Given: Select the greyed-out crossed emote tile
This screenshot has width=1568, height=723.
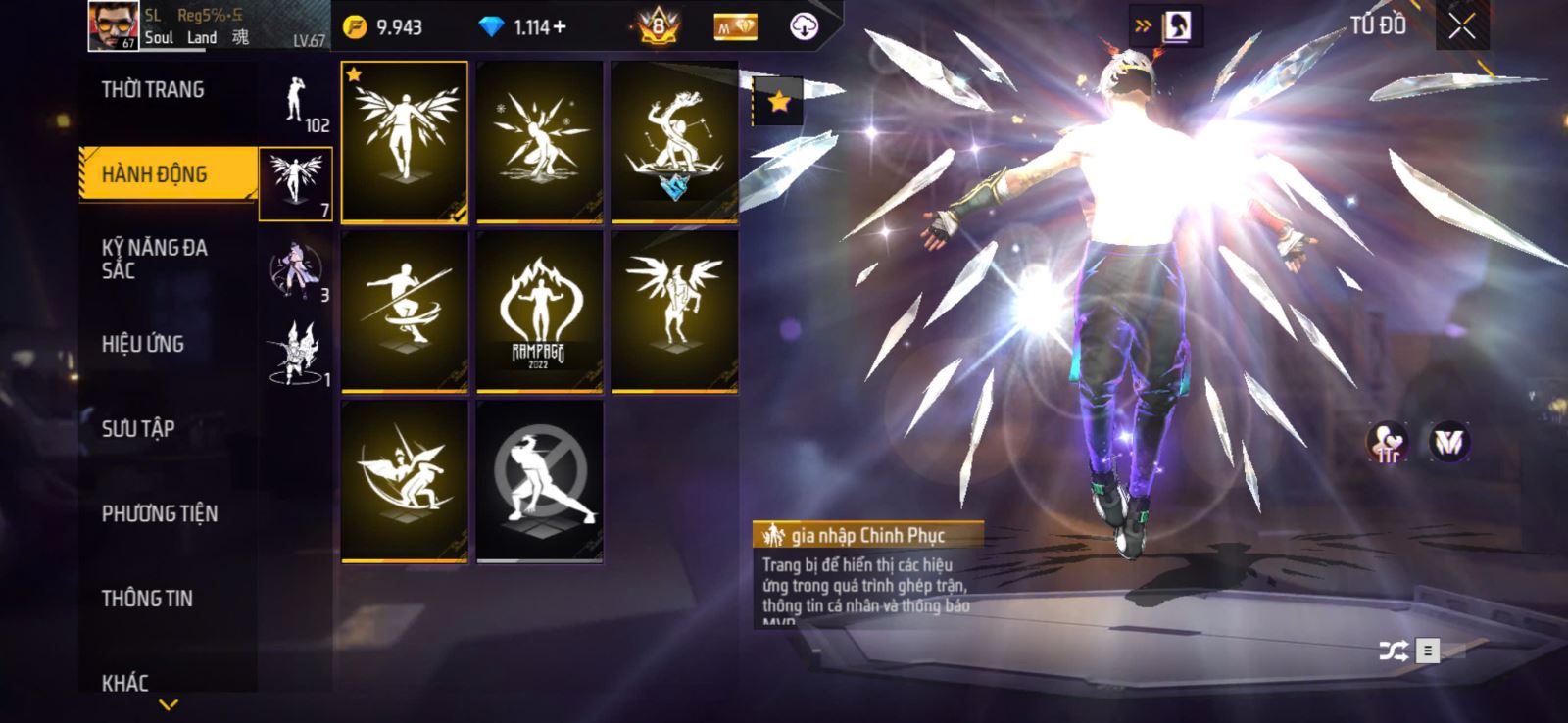Looking at the screenshot, I should pyautogui.click(x=539, y=480).
